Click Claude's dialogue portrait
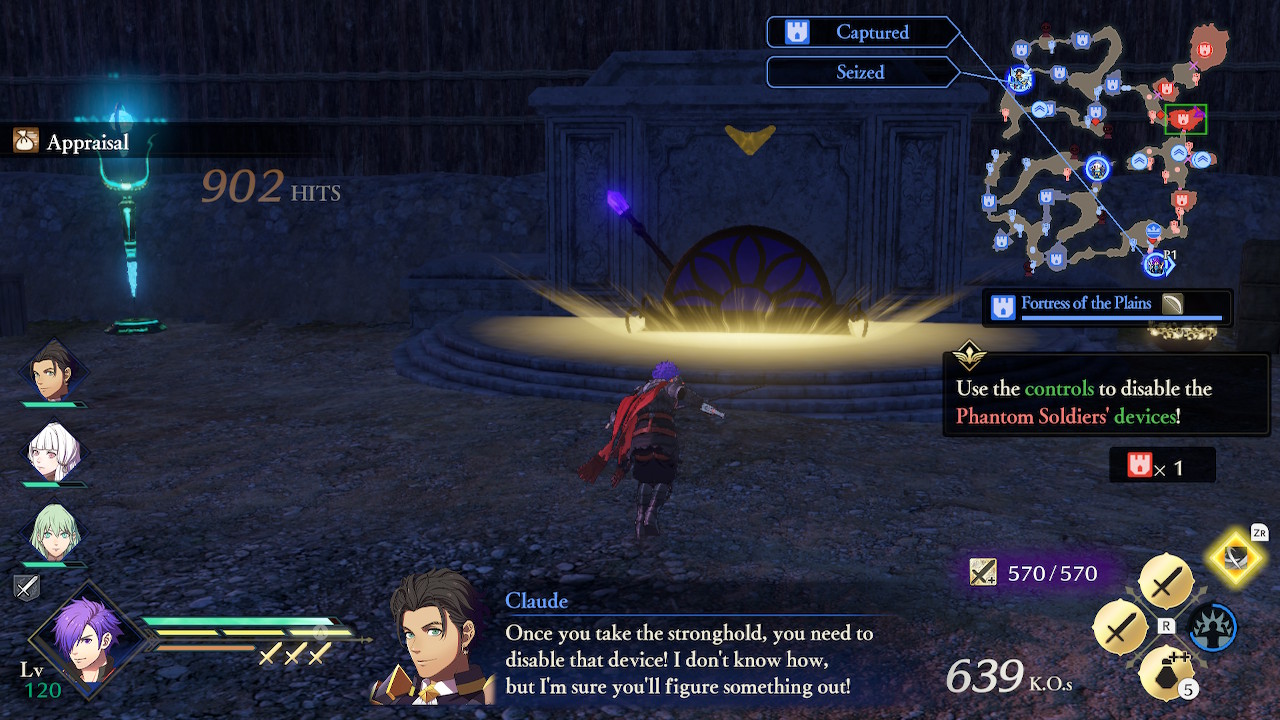The image size is (1280, 720). [433, 640]
